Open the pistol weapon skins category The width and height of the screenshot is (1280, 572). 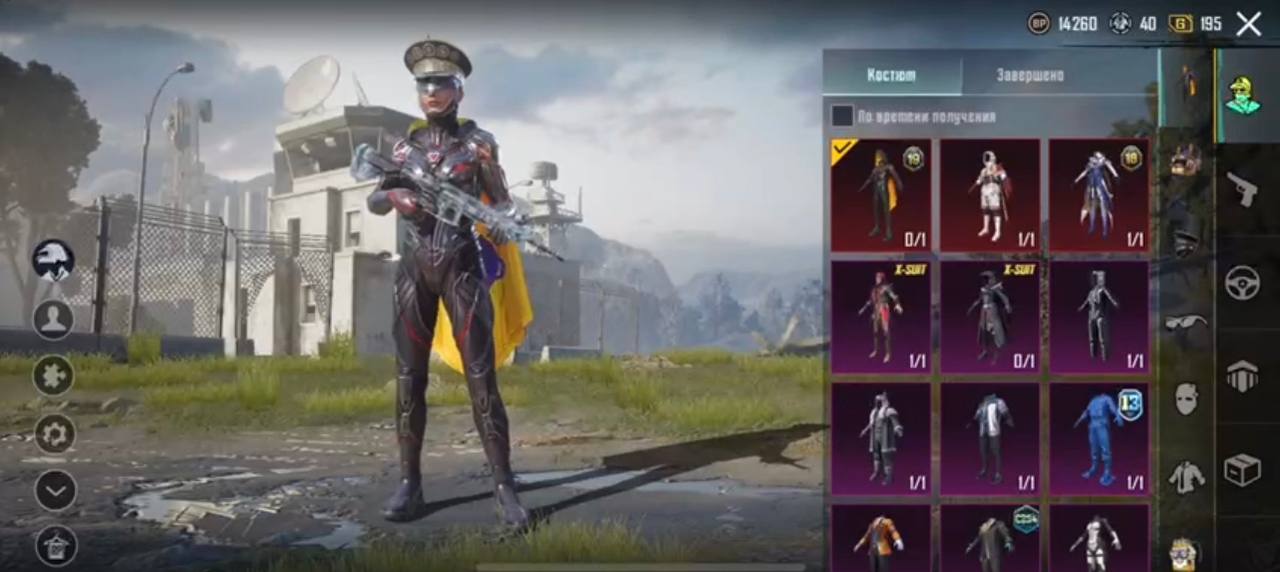(1243, 188)
